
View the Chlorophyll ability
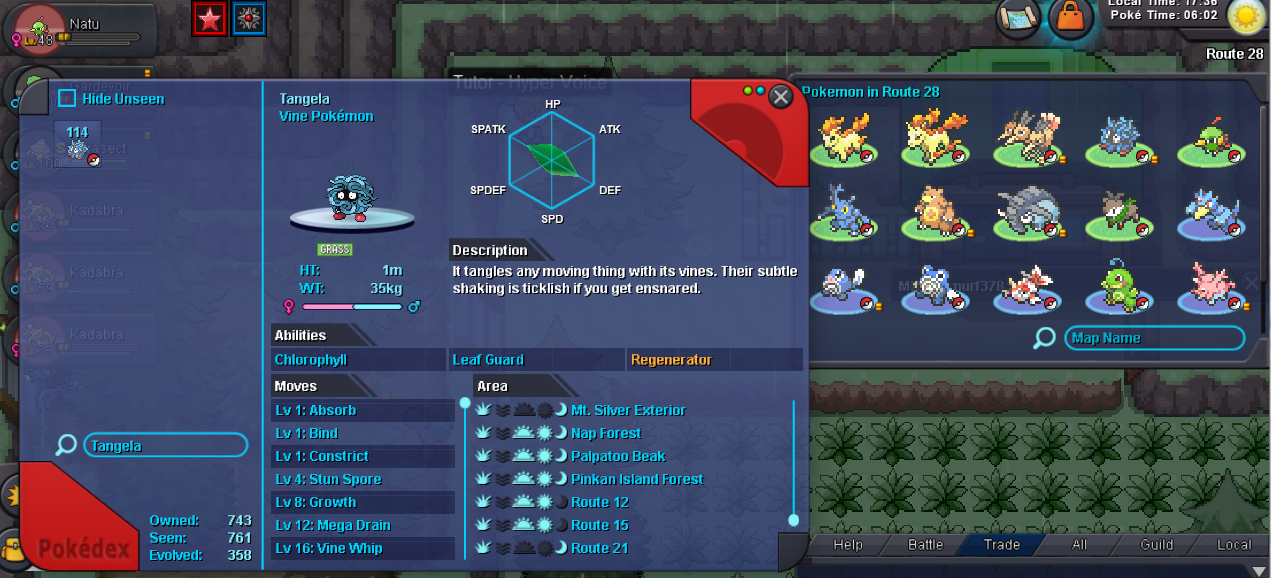[x=358, y=360]
